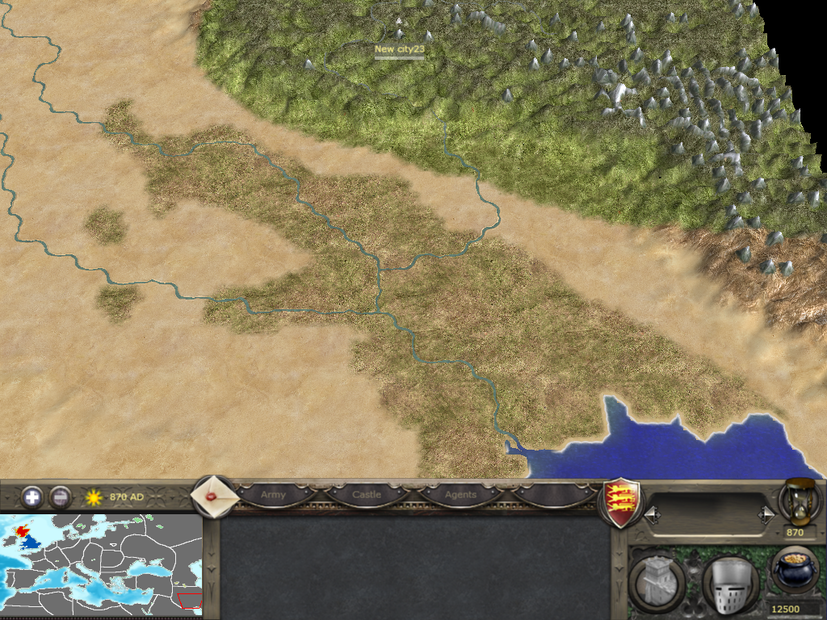Select the Agents tab
This screenshot has width=827, height=620.
point(460,494)
